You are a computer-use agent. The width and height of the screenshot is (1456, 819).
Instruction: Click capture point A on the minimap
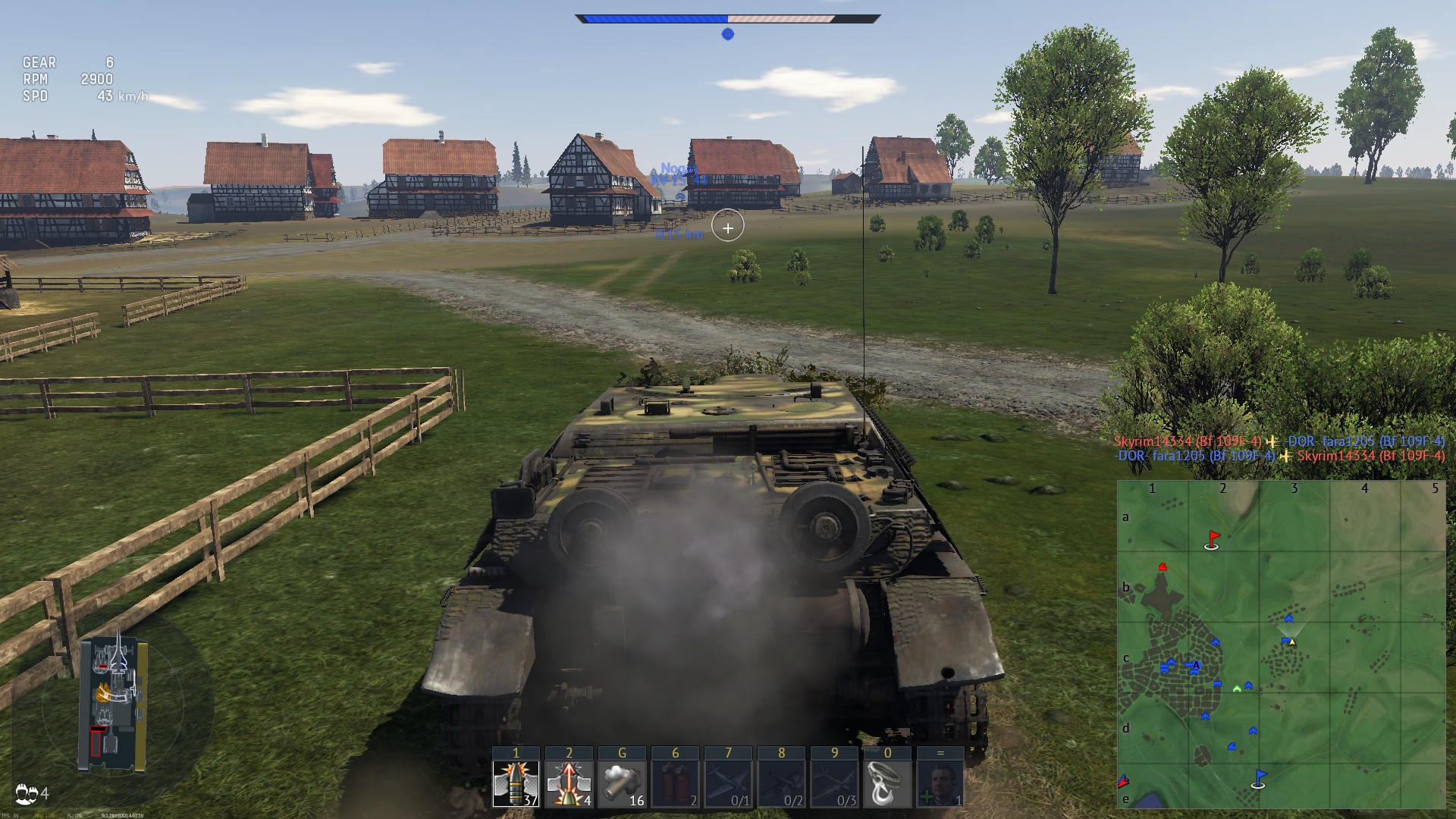pyautogui.click(x=1196, y=666)
